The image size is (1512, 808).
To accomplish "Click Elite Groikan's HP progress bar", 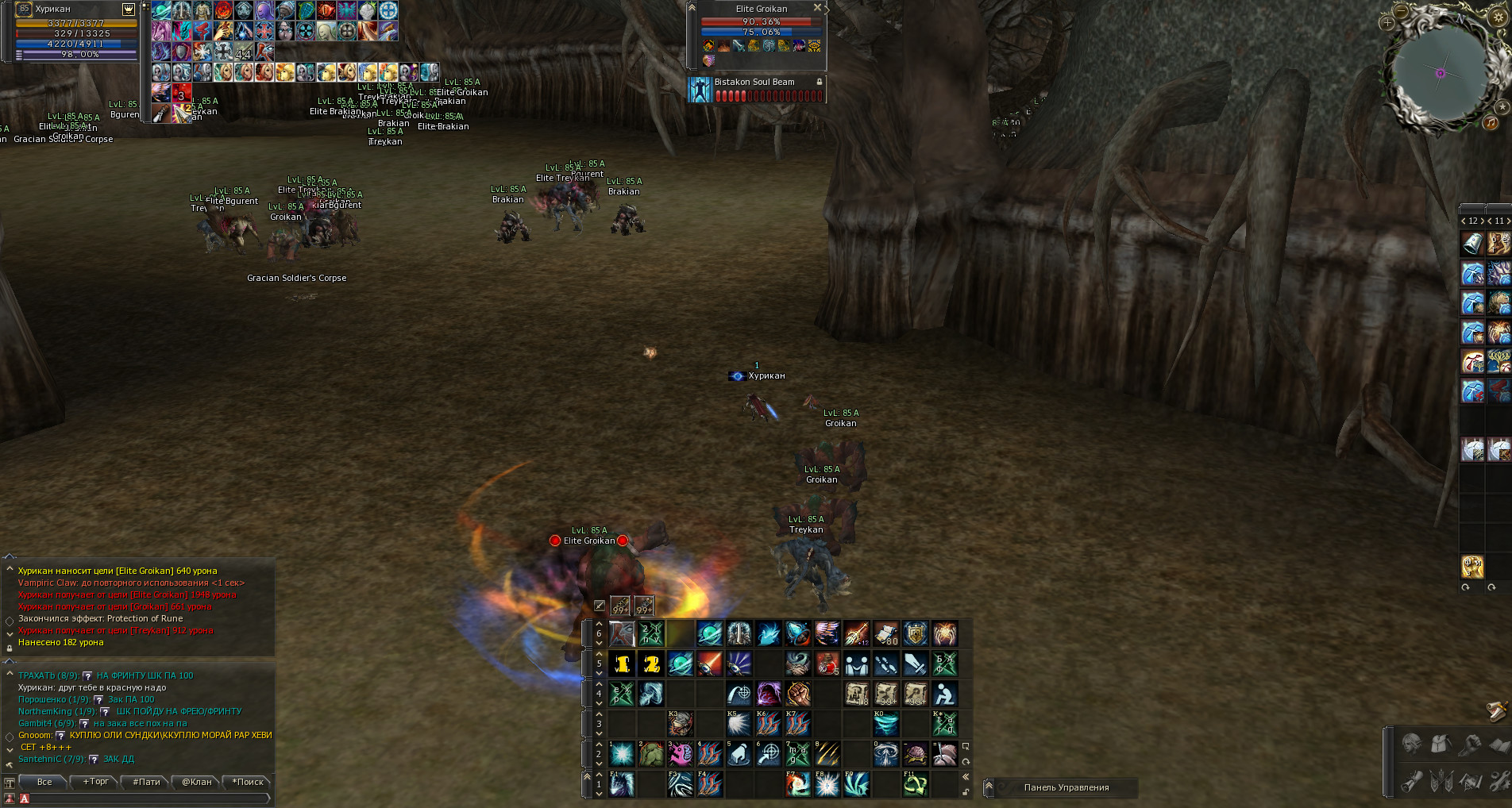I will [x=759, y=22].
